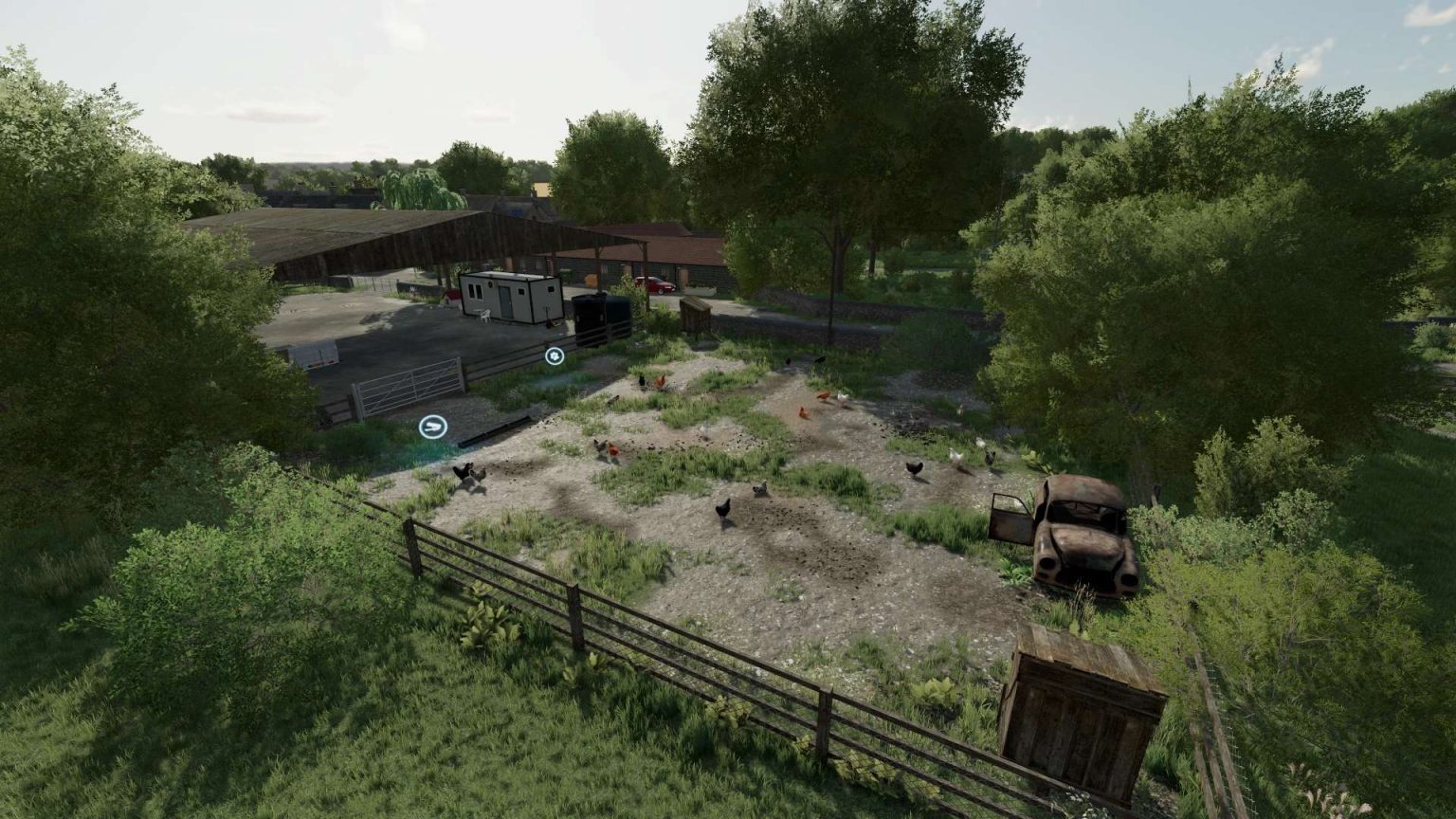This screenshot has height=819, width=1456.
Task: Click the abandoned rusty car wreck
Action: pyautogui.click(x=1081, y=531)
